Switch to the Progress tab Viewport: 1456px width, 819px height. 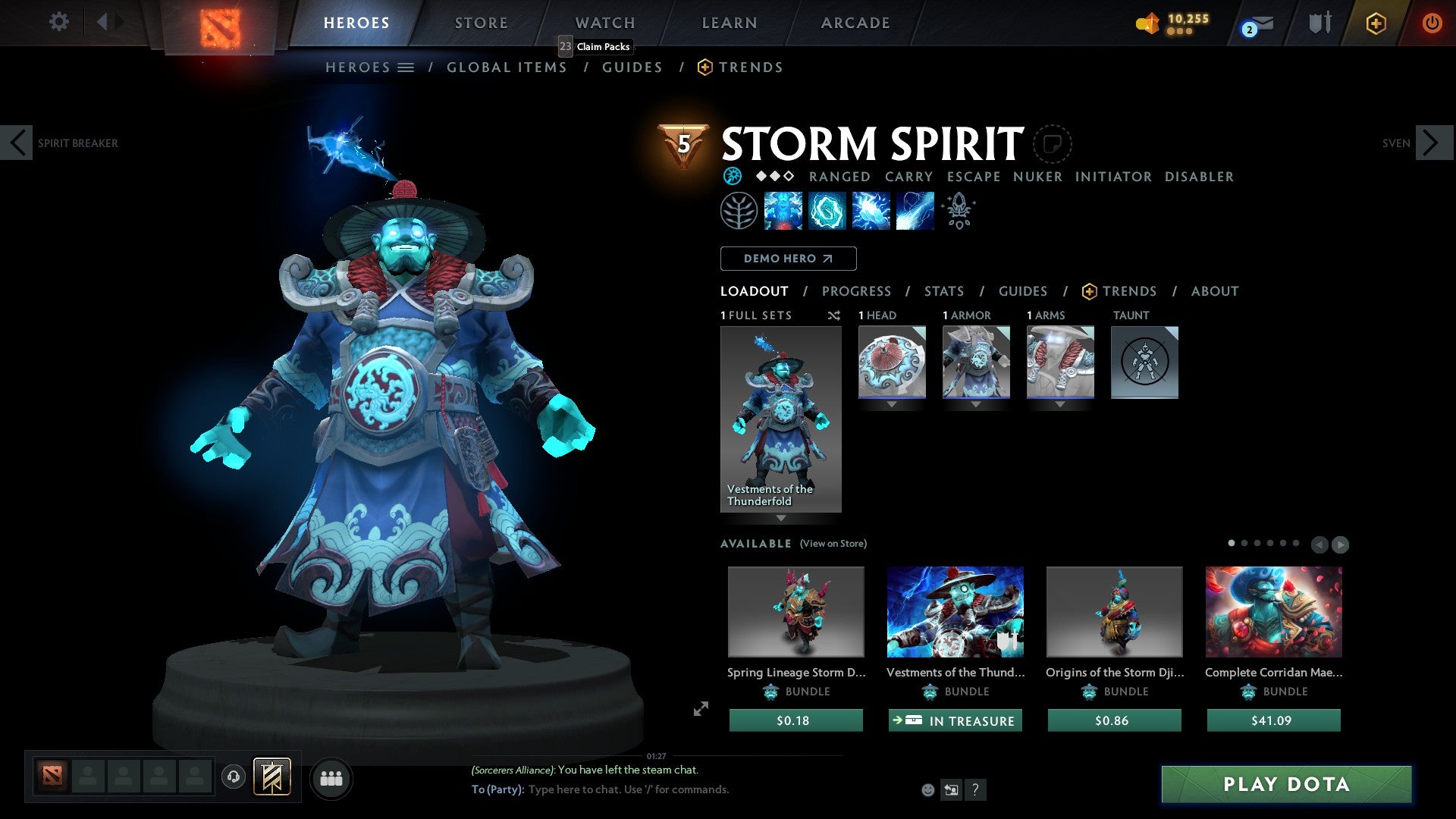pos(857,290)
